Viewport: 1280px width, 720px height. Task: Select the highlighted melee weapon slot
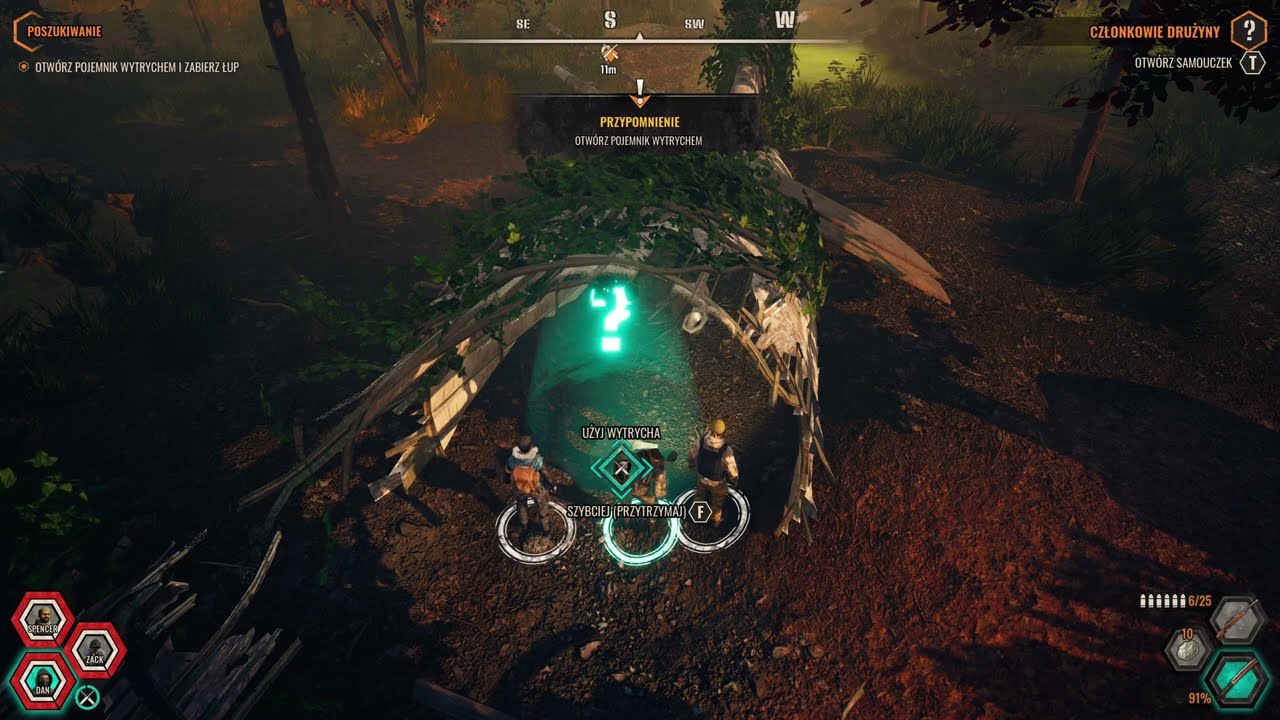click(1237, 680)
